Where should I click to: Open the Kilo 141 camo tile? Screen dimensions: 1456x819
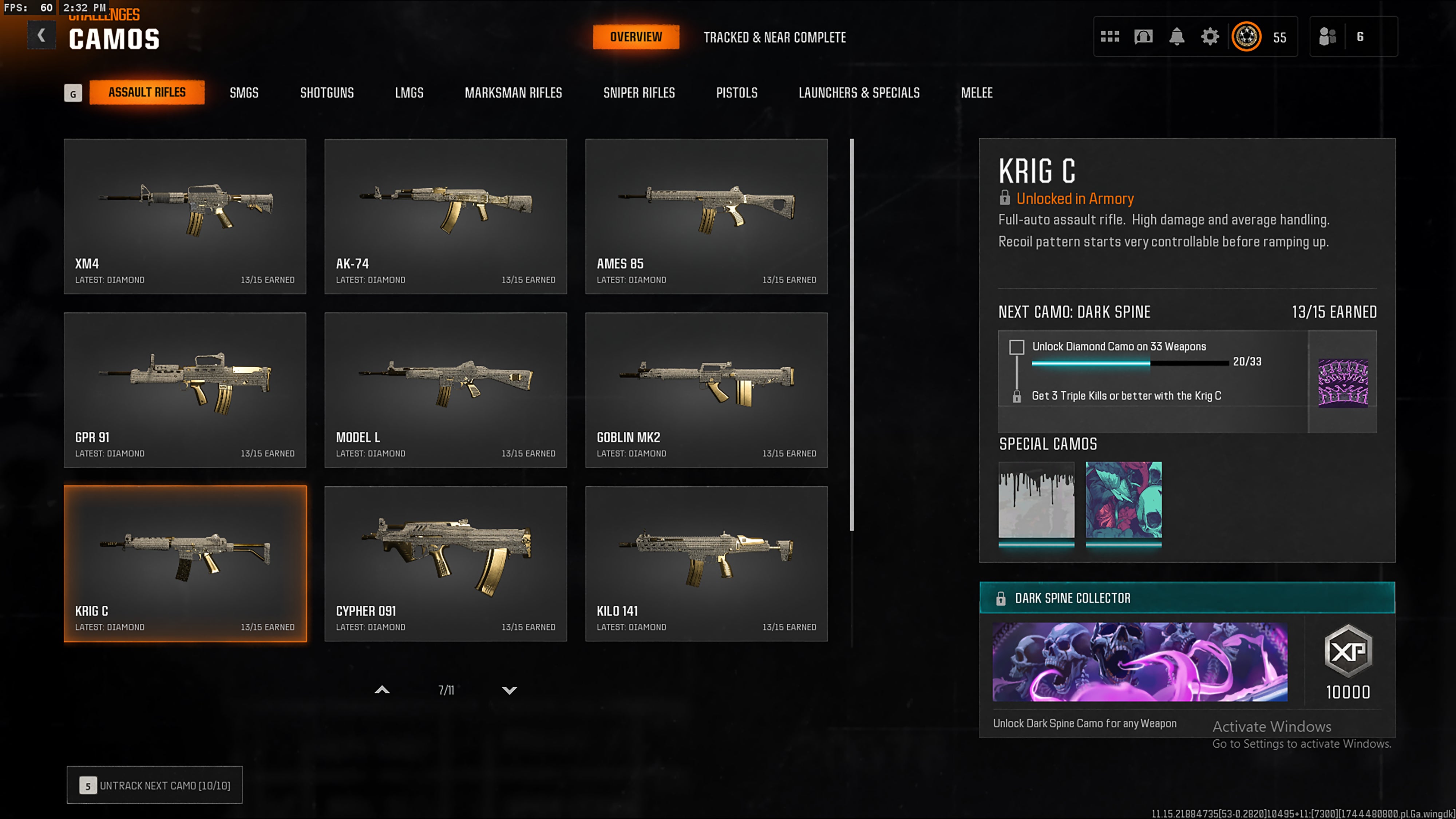point(706,563)
